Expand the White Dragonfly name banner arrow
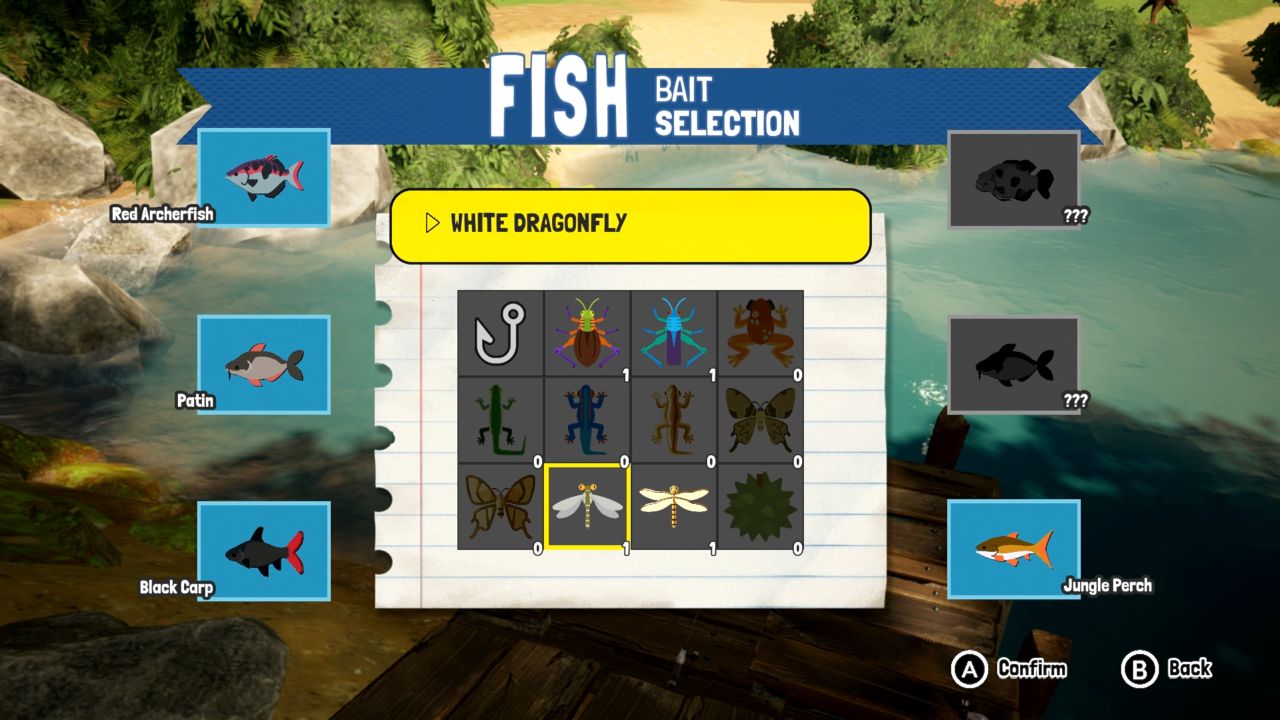The height and width of the screenshot is (720, 1280). 432,223
